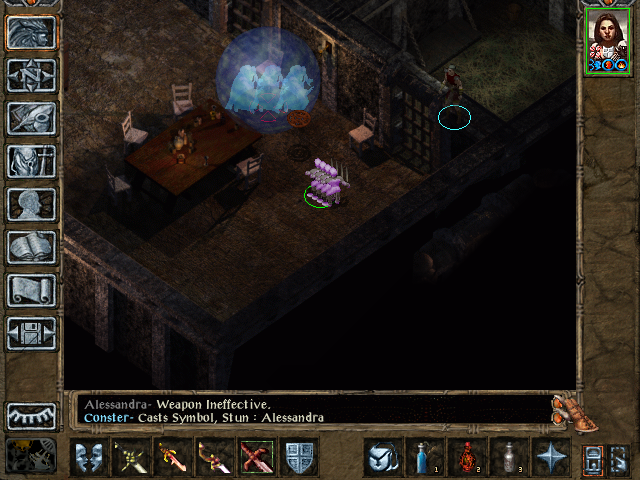Open the area map screen

click(x=31, y=75)
